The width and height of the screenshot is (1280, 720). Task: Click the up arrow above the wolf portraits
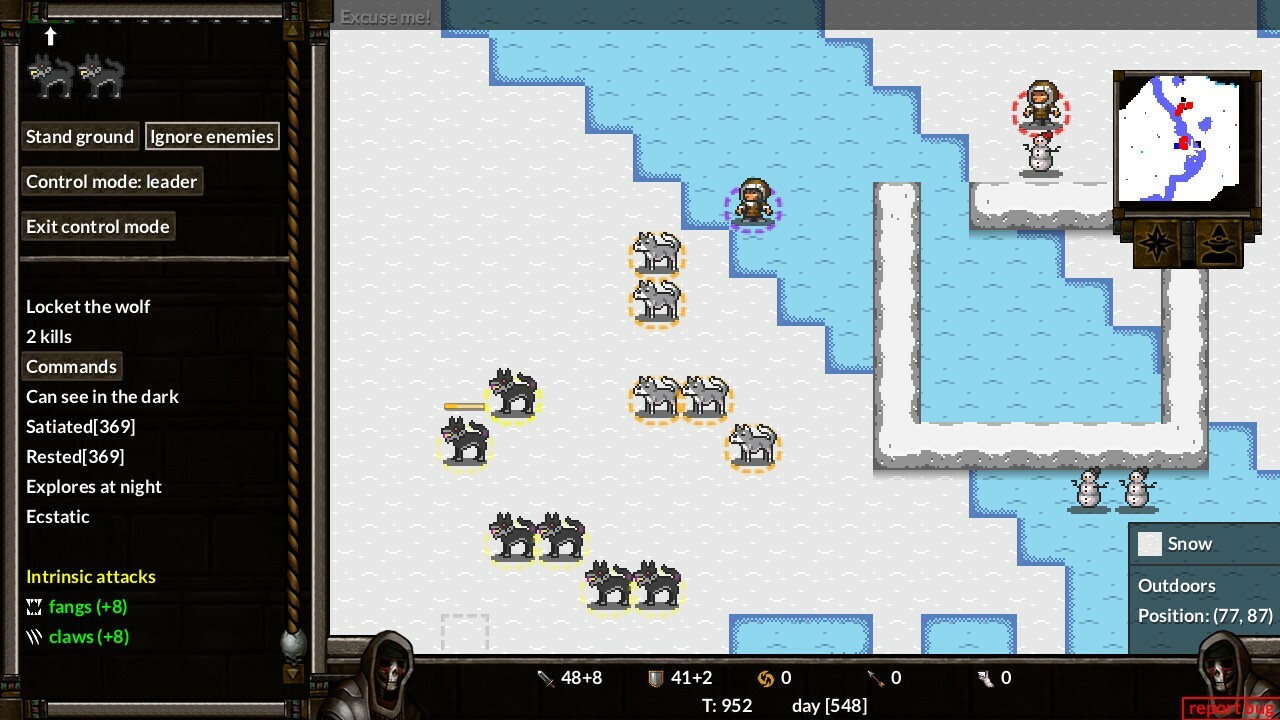coord(50,37)
